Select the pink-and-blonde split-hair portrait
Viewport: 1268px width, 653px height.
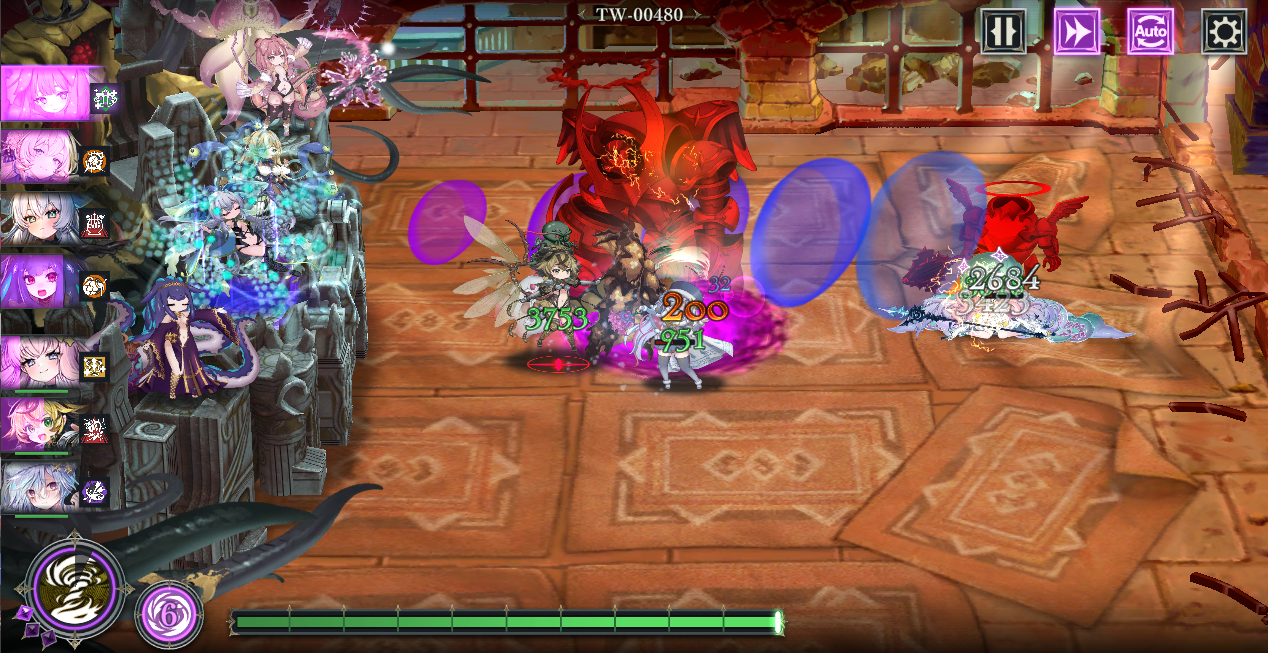(x=40, y=425)
